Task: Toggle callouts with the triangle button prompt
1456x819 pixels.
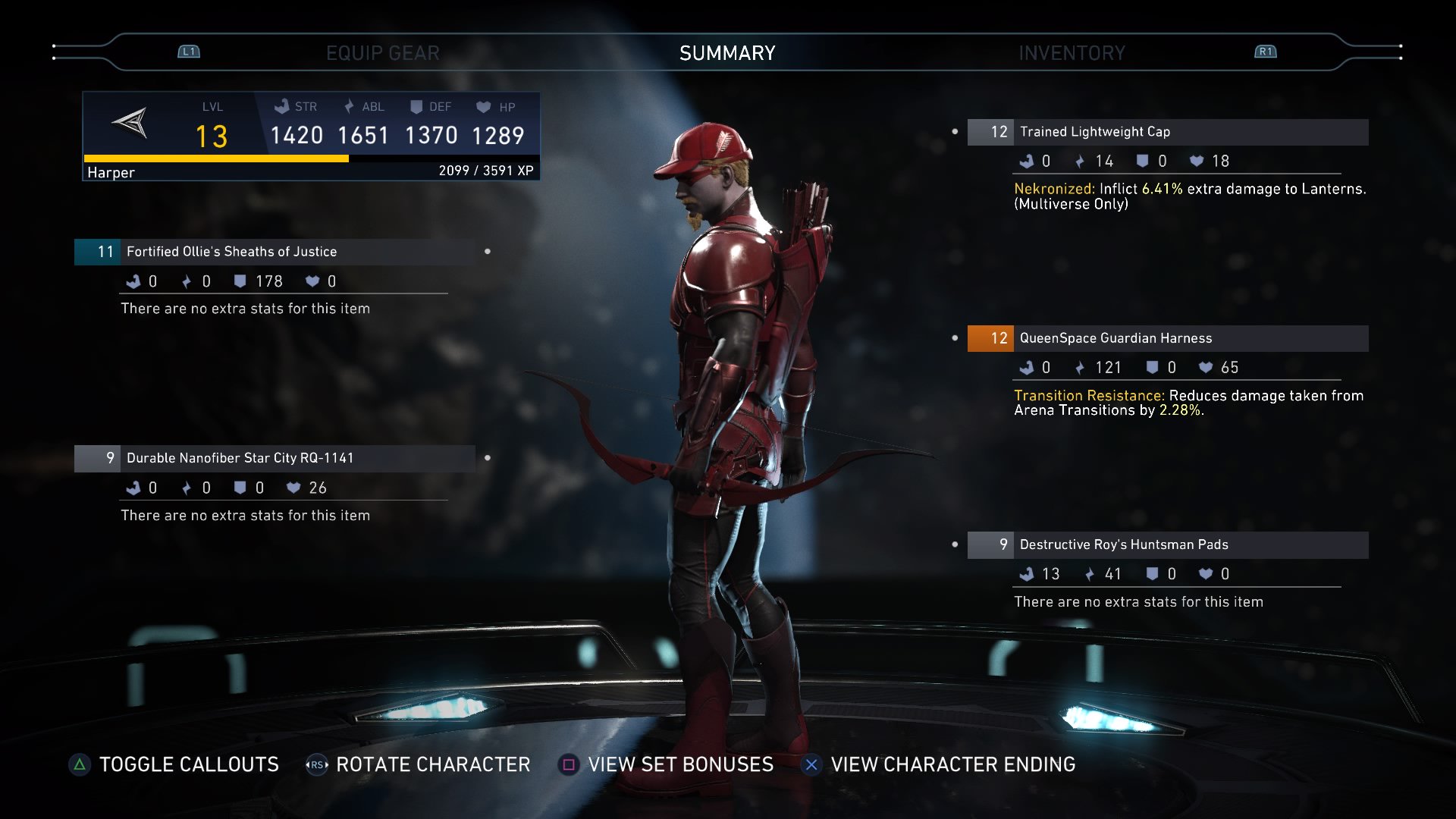Action: (x=78, y=764)
